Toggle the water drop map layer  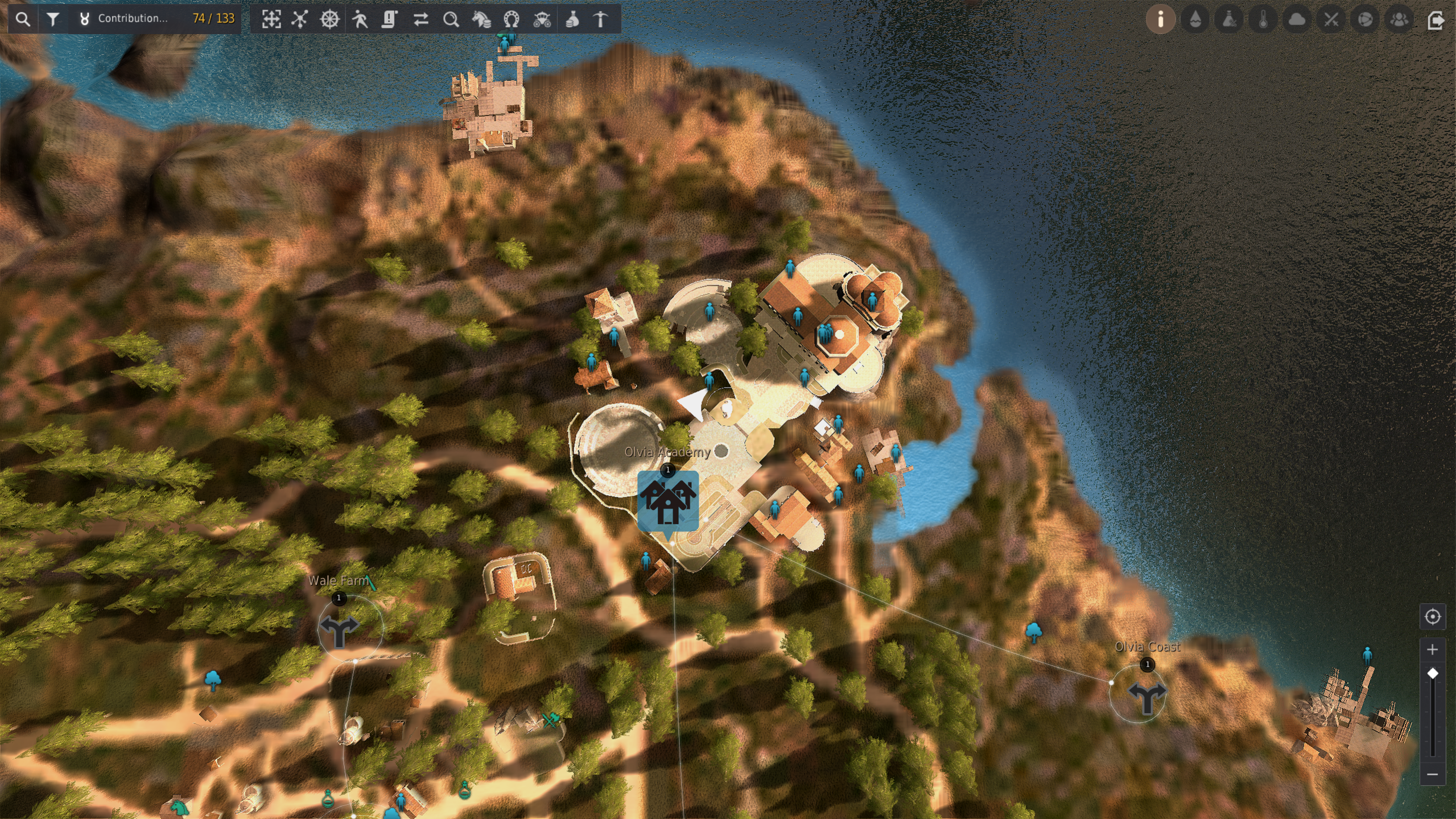(x=1195, y=19)
